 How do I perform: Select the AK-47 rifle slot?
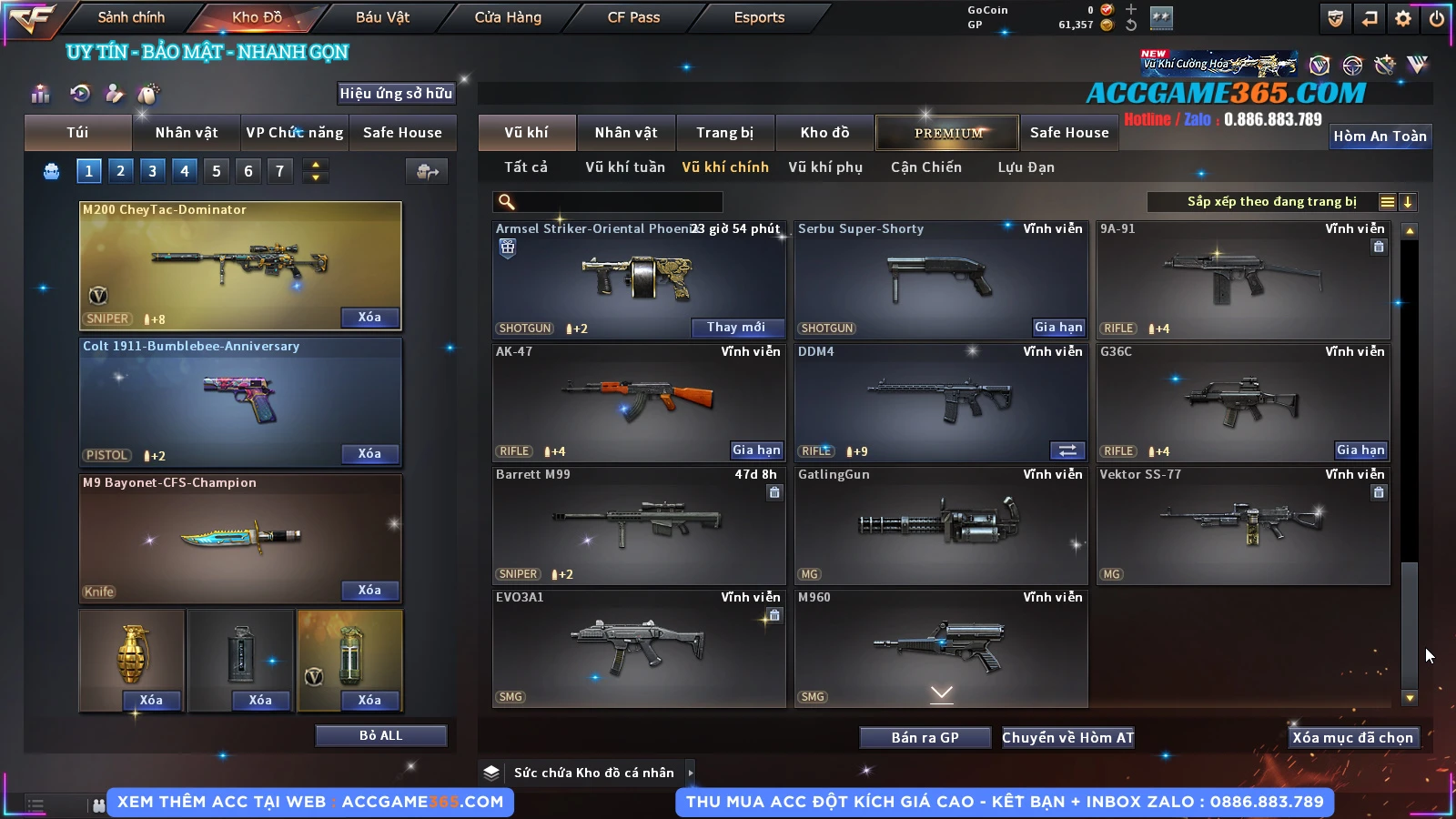tap(638, 402)
